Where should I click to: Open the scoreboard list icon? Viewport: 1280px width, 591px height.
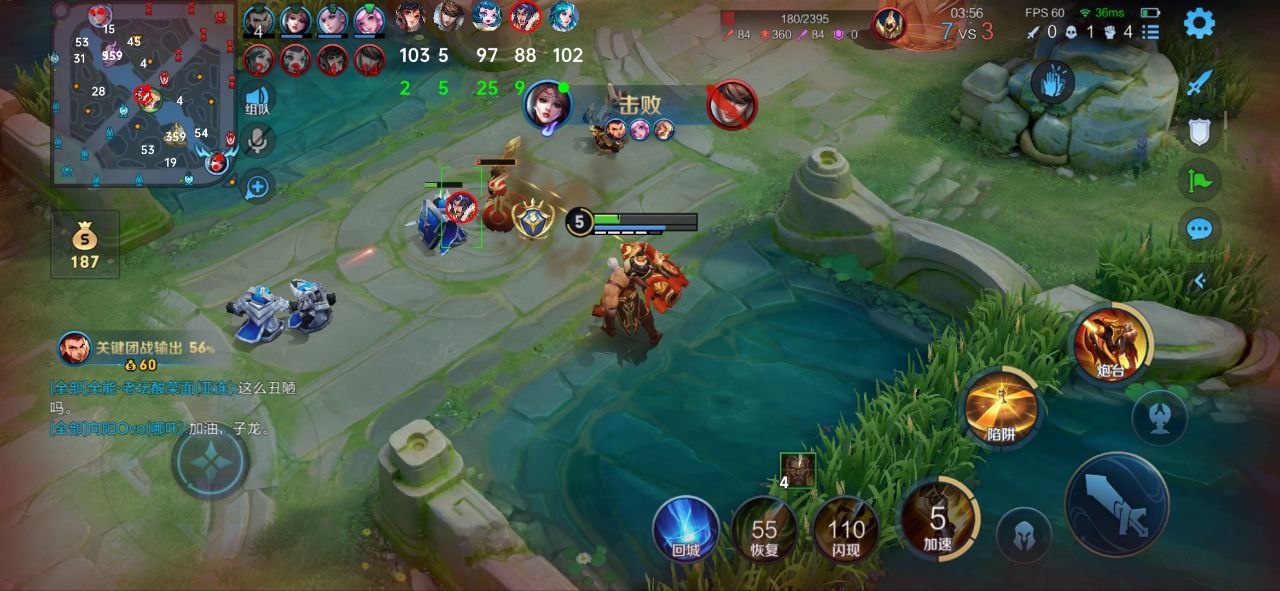tap(1152, 32)
